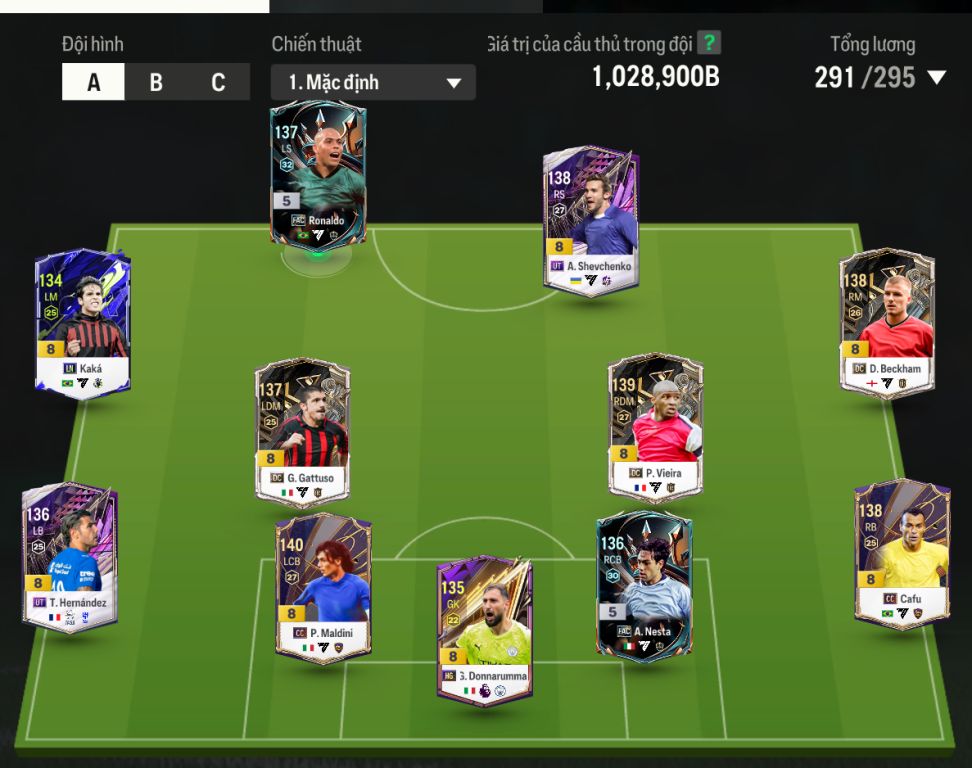Screen dimensions: 972x768
Task: Choose the A. Nesta card
Action: (643, 585)
